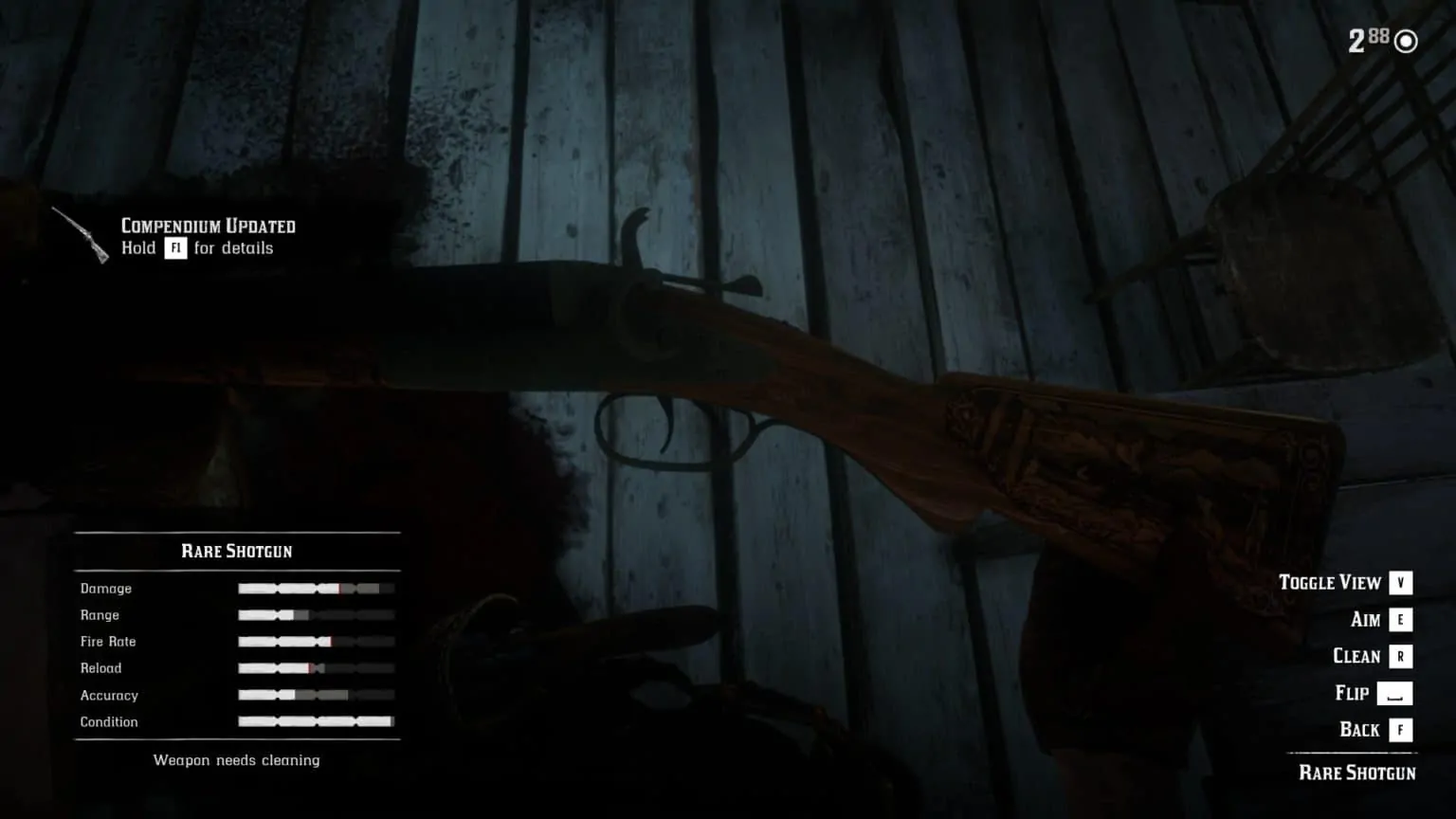Enable Aim mode for the shotgun
This screenshot has width=1456, height=819.
pyautogui.click(x=1365, y=619)
